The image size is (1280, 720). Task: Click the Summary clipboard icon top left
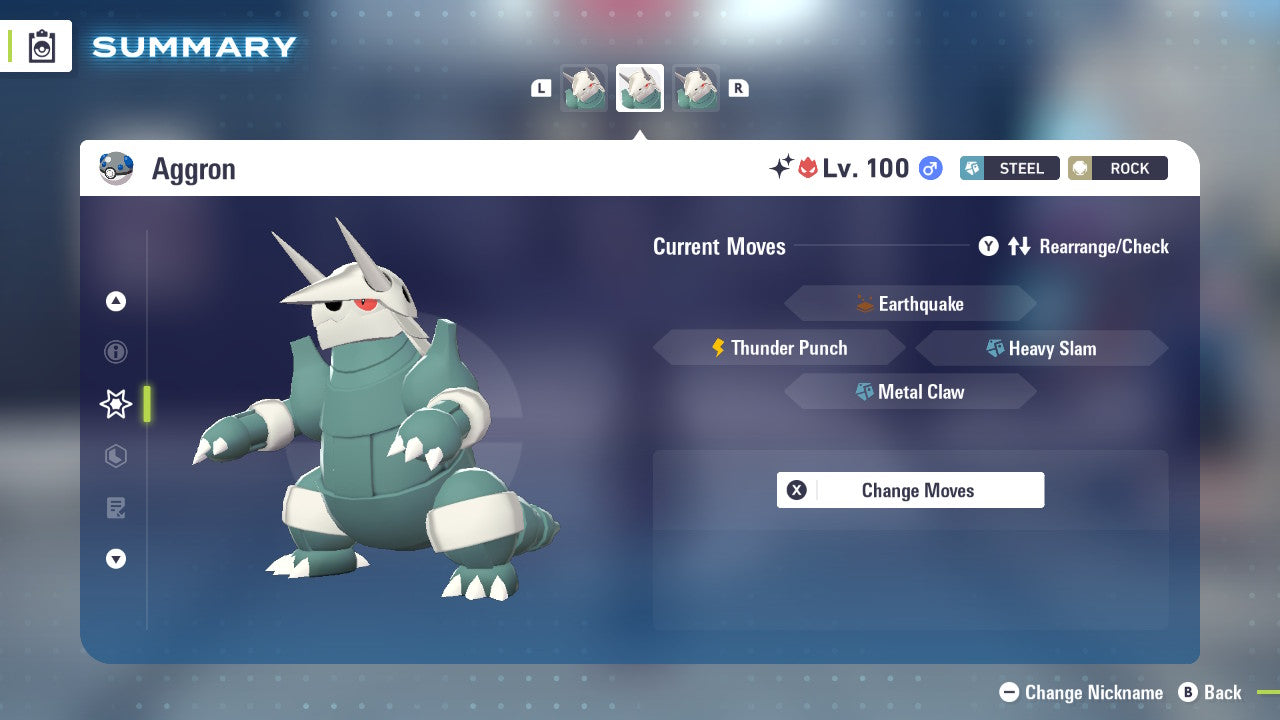[x=42, y=46]
